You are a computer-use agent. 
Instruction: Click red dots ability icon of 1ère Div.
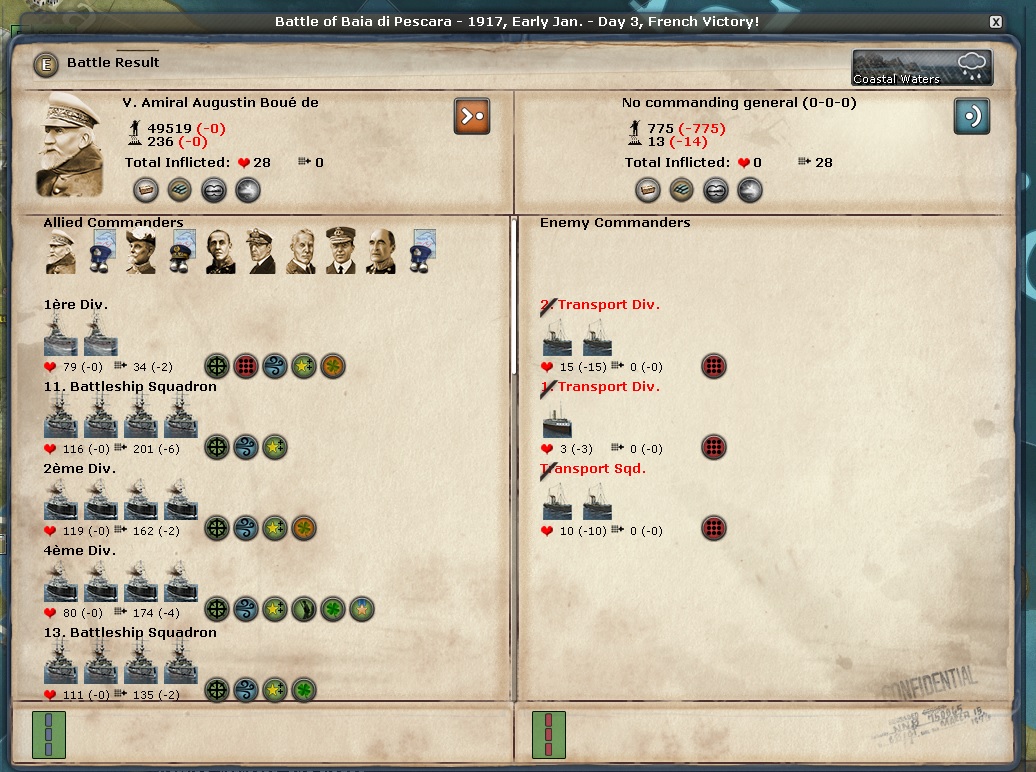click(246, 366)
